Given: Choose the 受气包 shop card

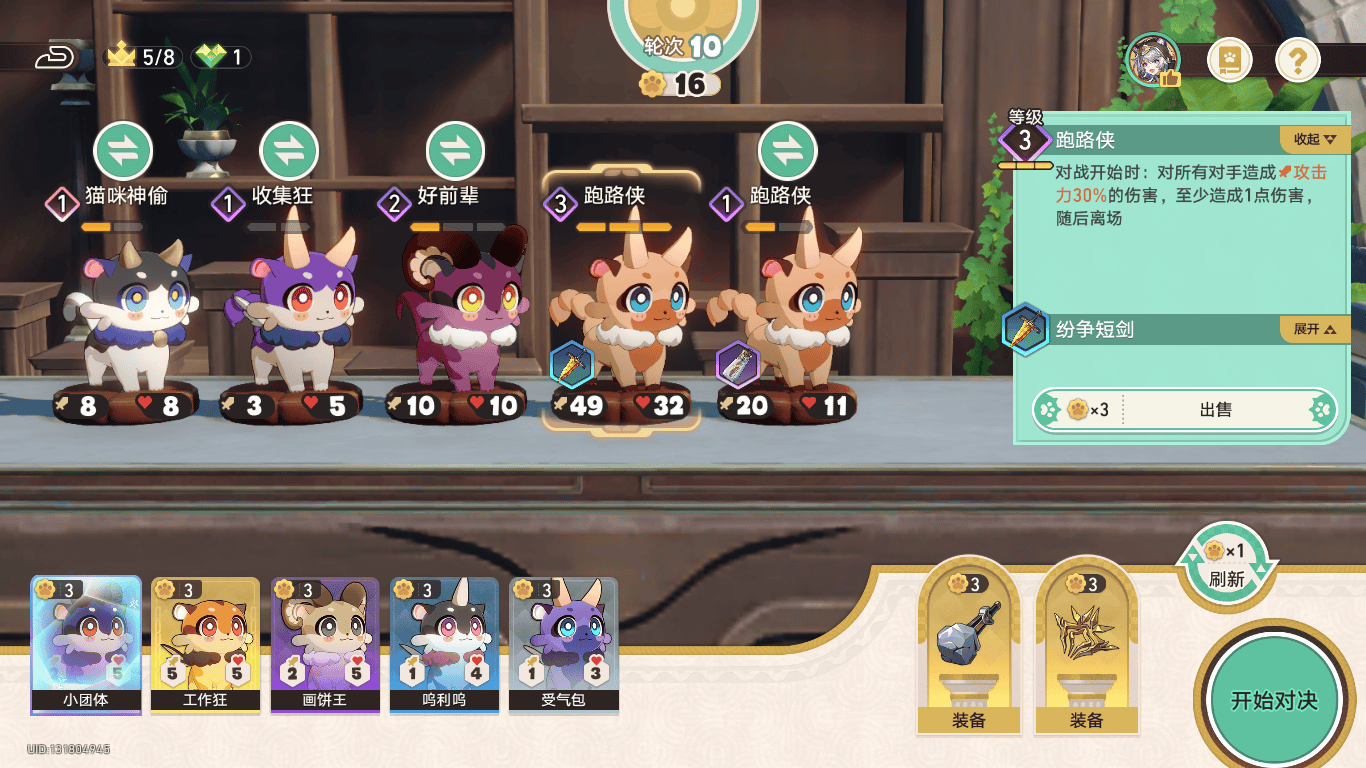Looking at the screenshot, I should (563, 645).
